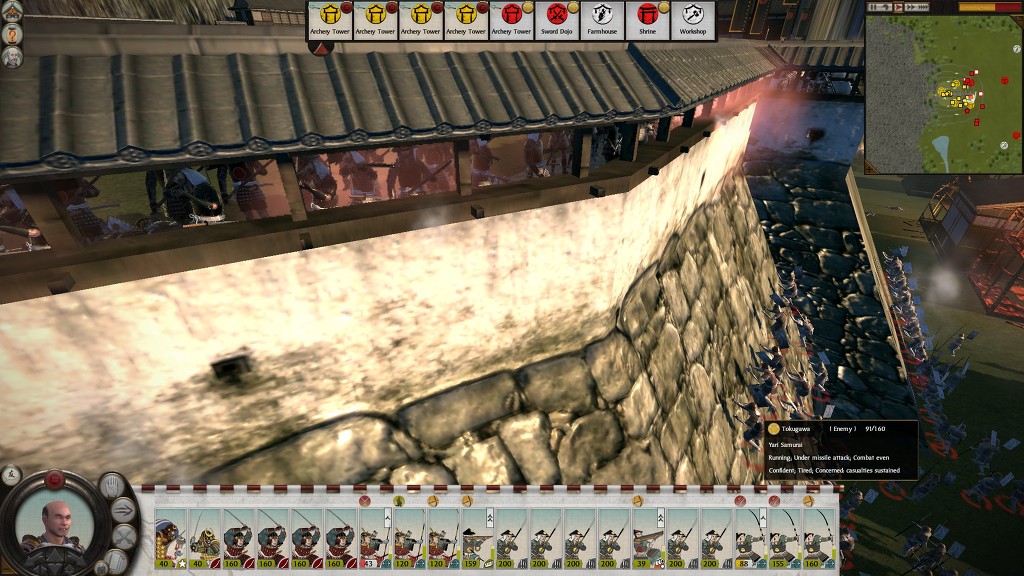Select the Farmhouse building card
This screenshot has height=576, width=1024.
(602, 20)
